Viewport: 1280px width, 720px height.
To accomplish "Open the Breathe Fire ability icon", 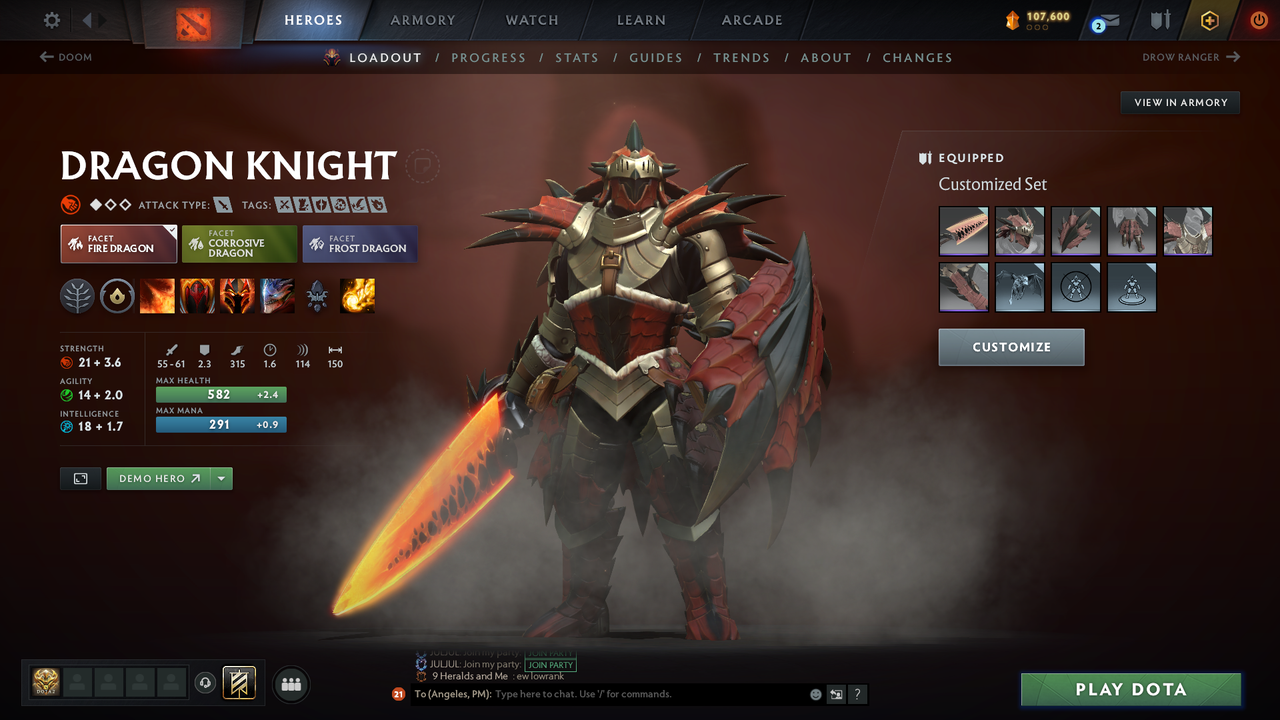I will tap(157, 296).
